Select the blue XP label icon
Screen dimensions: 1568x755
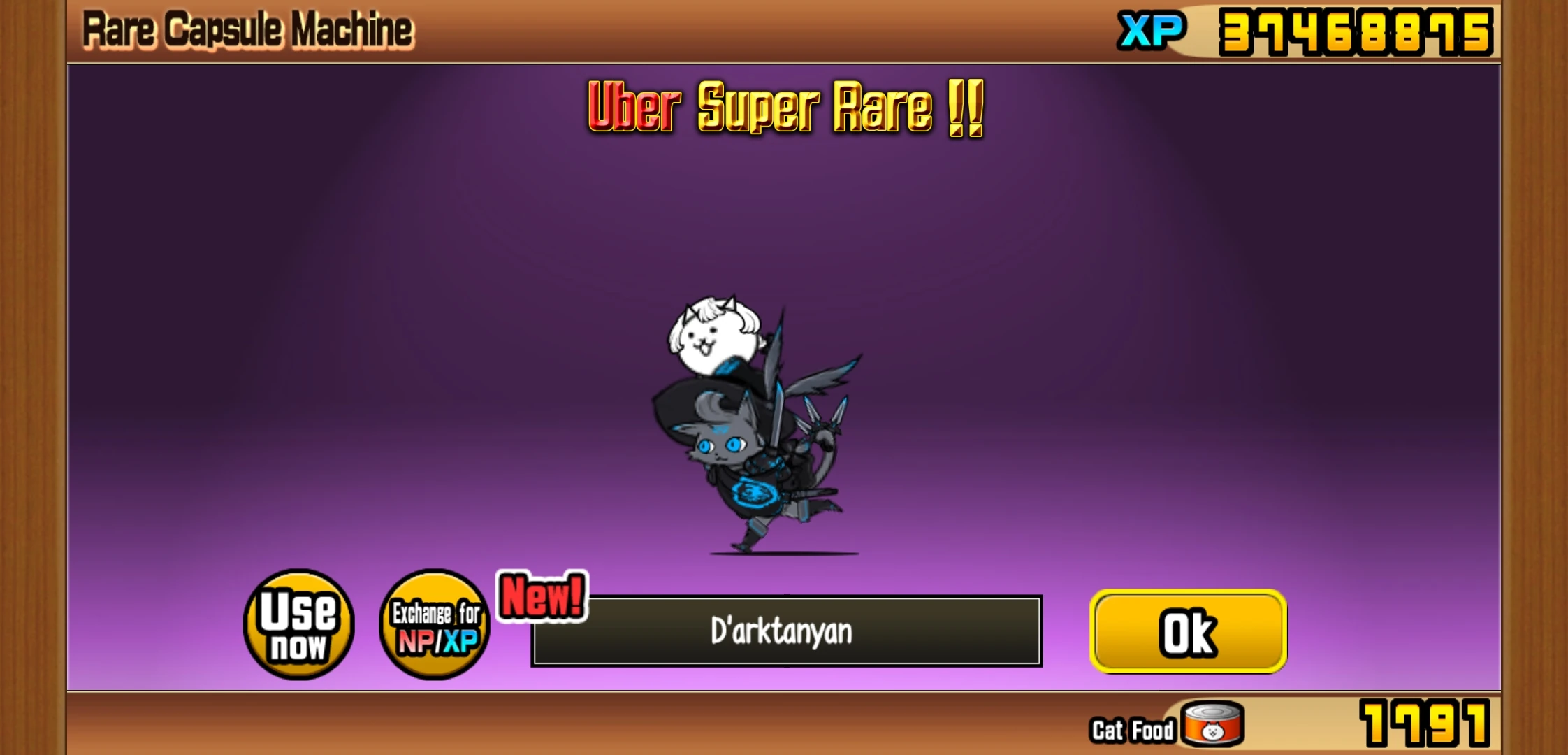coord(1150,29)
